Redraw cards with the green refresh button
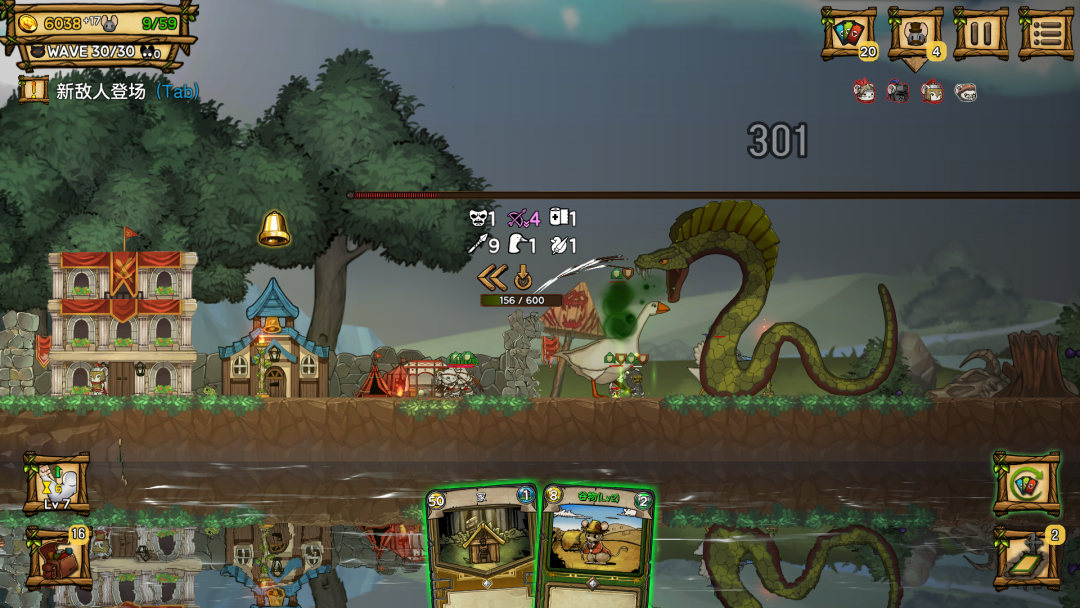 click(x=1026, y=484)
